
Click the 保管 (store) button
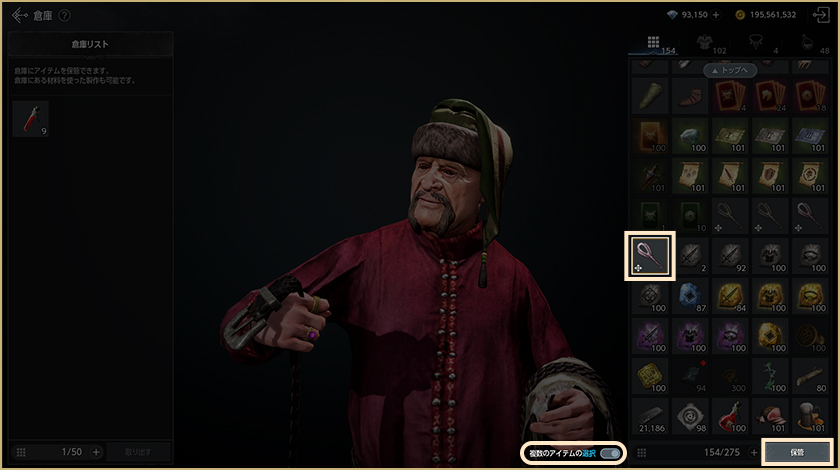click(796, 452)
